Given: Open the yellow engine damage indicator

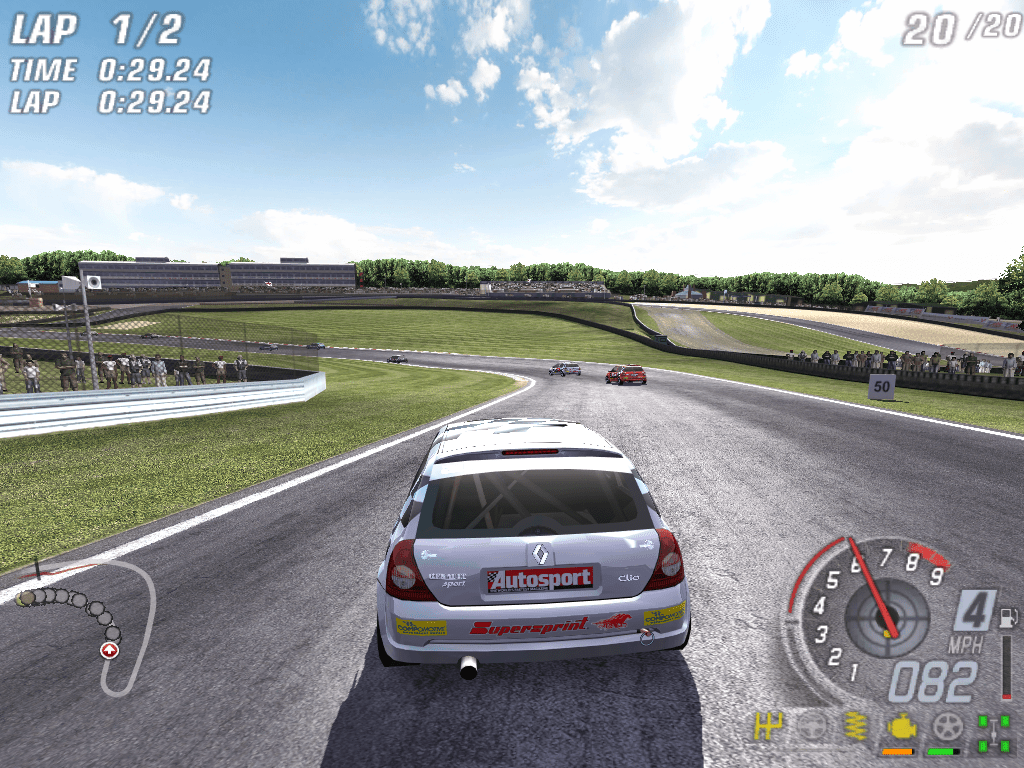Looking at the screenshot, I should coord(900,727).
